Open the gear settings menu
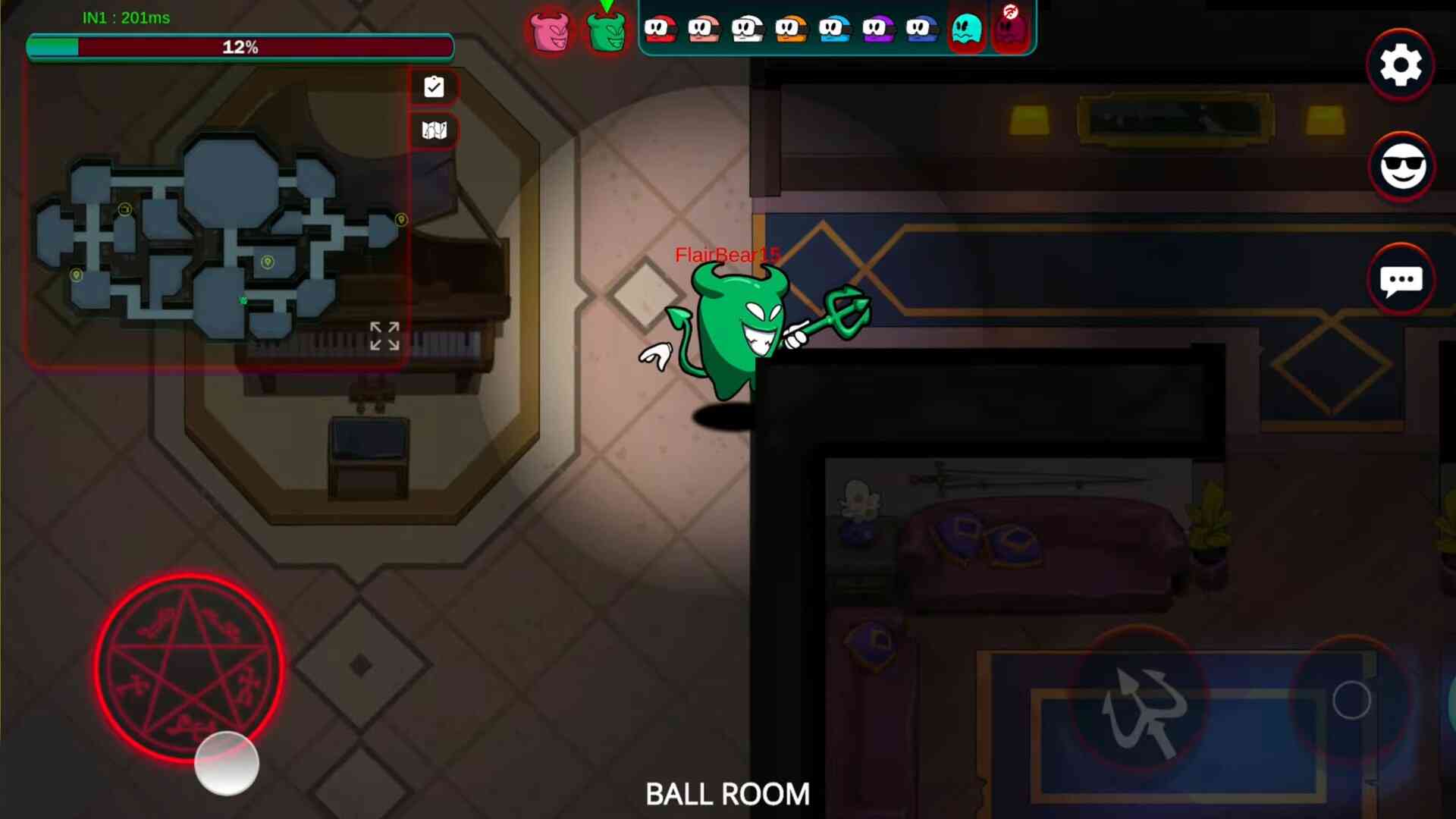Viewport: 1456px width, 819px height. pos(1400,65)
